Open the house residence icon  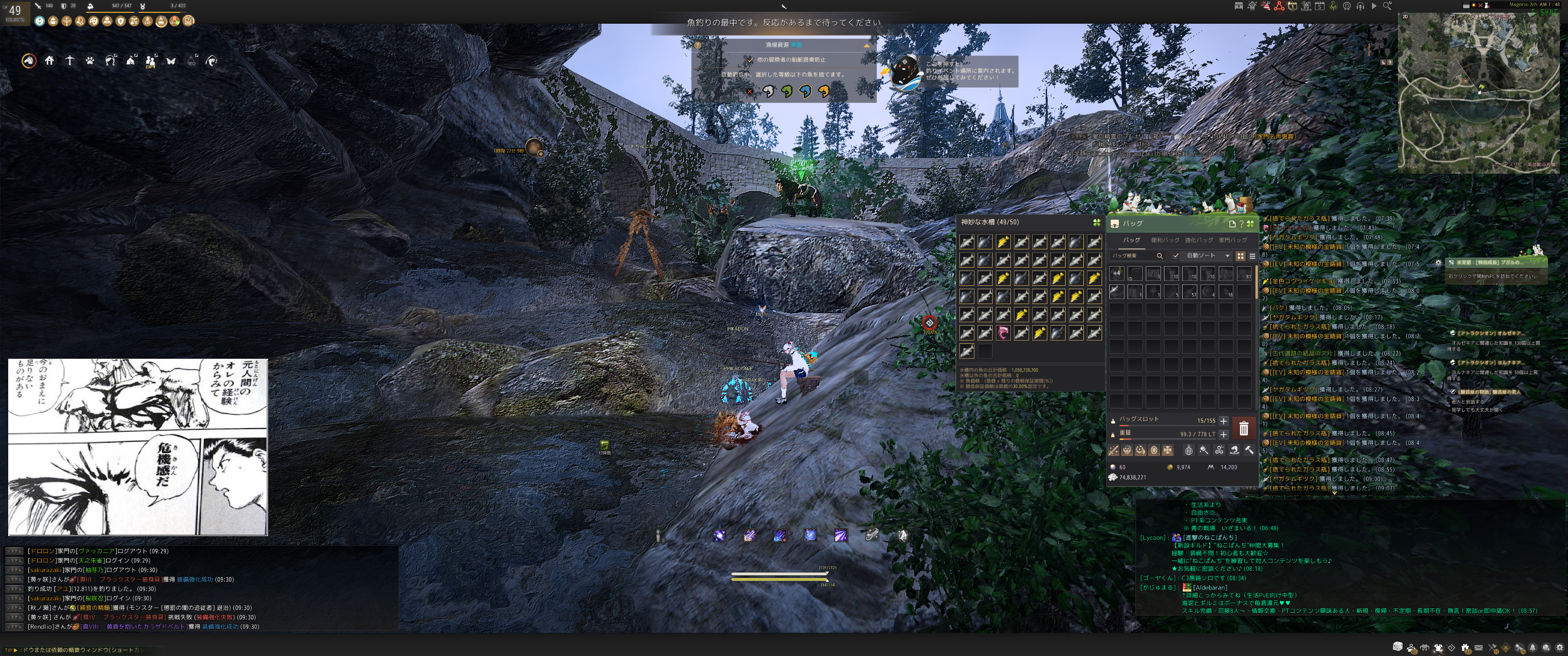(49, 61)
